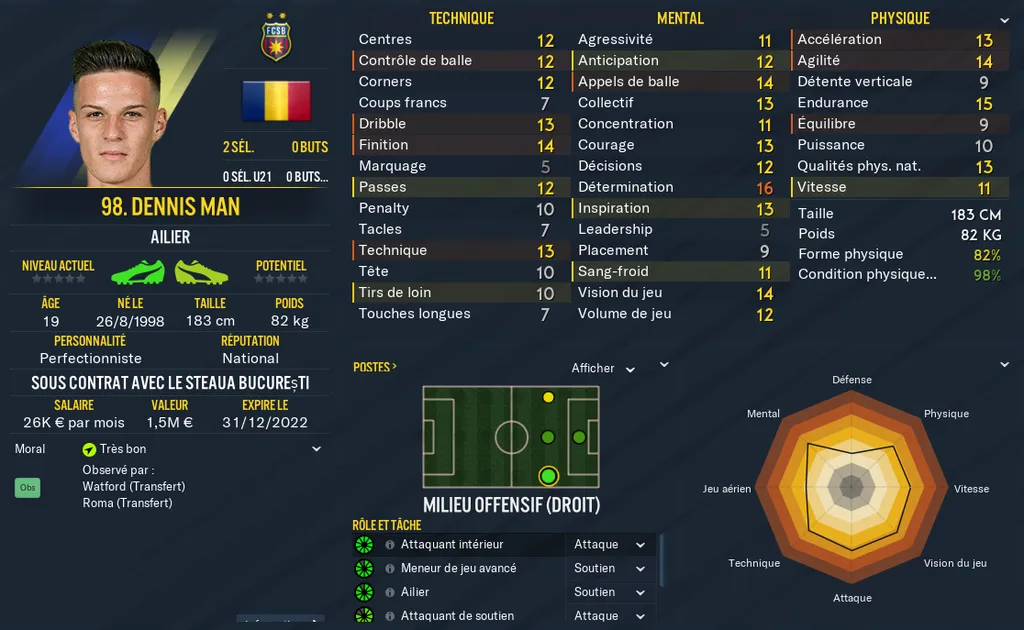
Task: Select the yellow left-wing position dot on the pitch
Action: (x=548, y=398)
